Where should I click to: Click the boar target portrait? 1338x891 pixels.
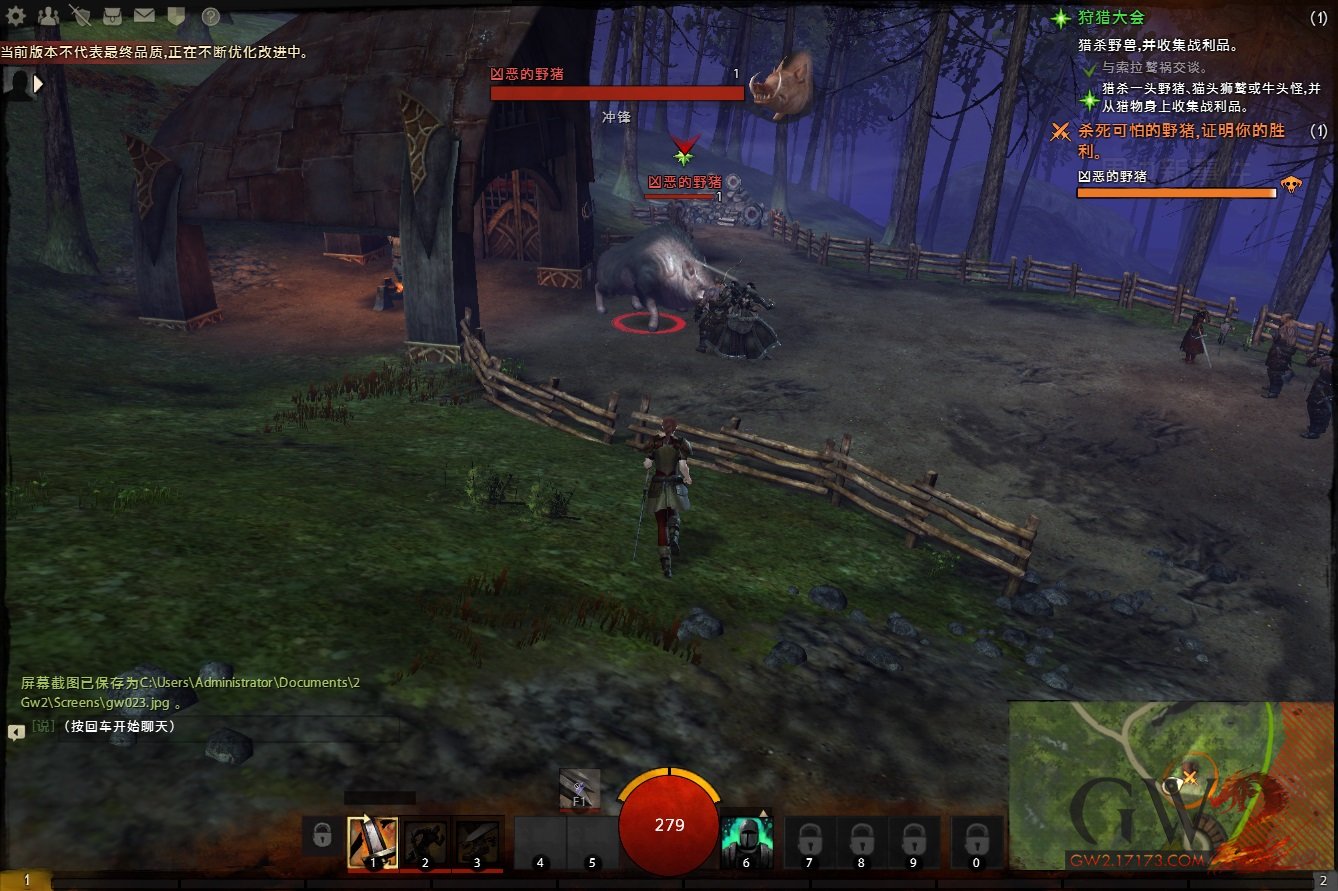[x=780, y=85]
